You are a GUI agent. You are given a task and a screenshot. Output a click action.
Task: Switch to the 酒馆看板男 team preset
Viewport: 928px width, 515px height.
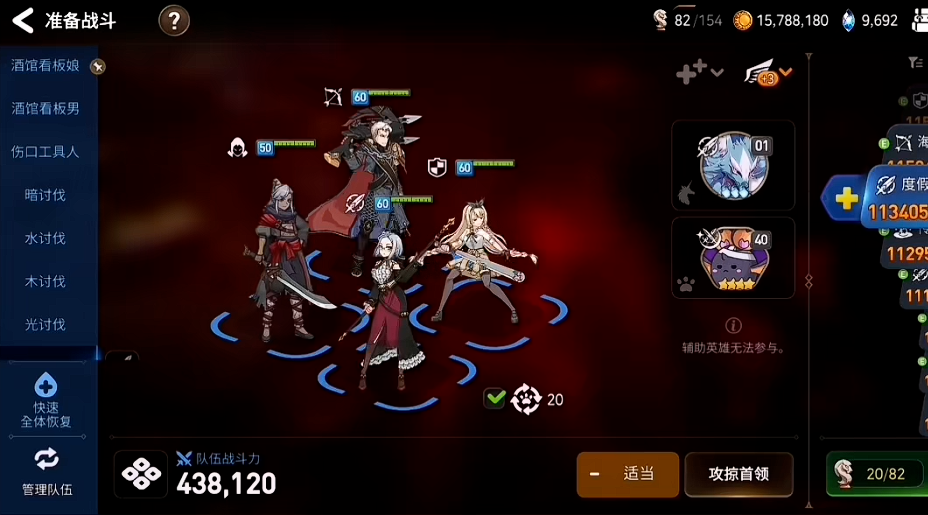coord(46,109)
